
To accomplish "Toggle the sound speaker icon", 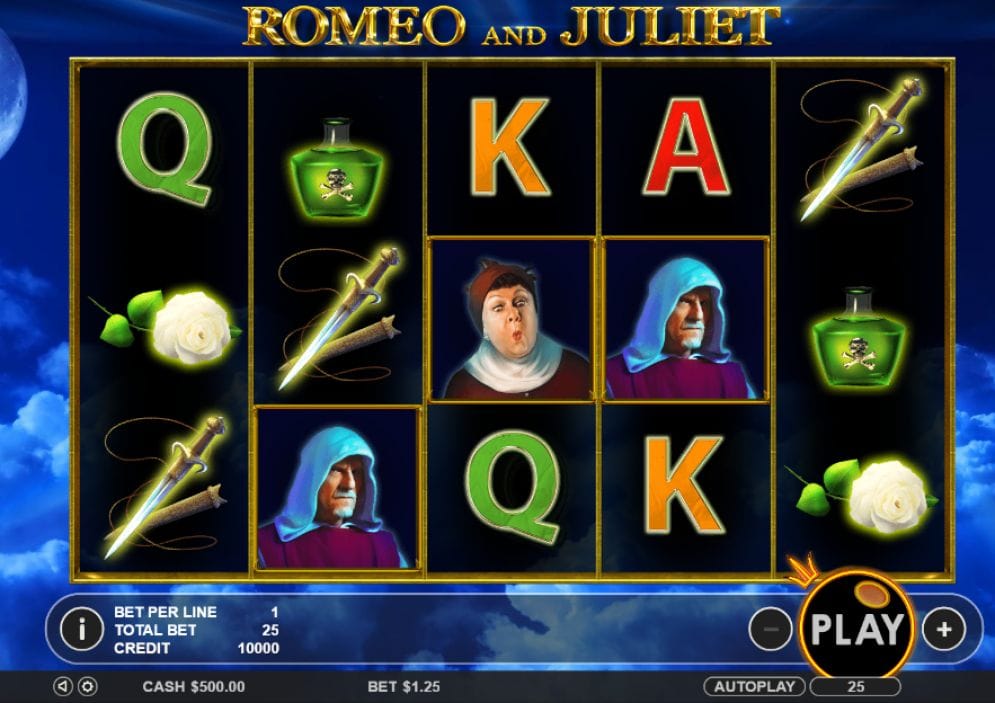I will tap(63, 687).
